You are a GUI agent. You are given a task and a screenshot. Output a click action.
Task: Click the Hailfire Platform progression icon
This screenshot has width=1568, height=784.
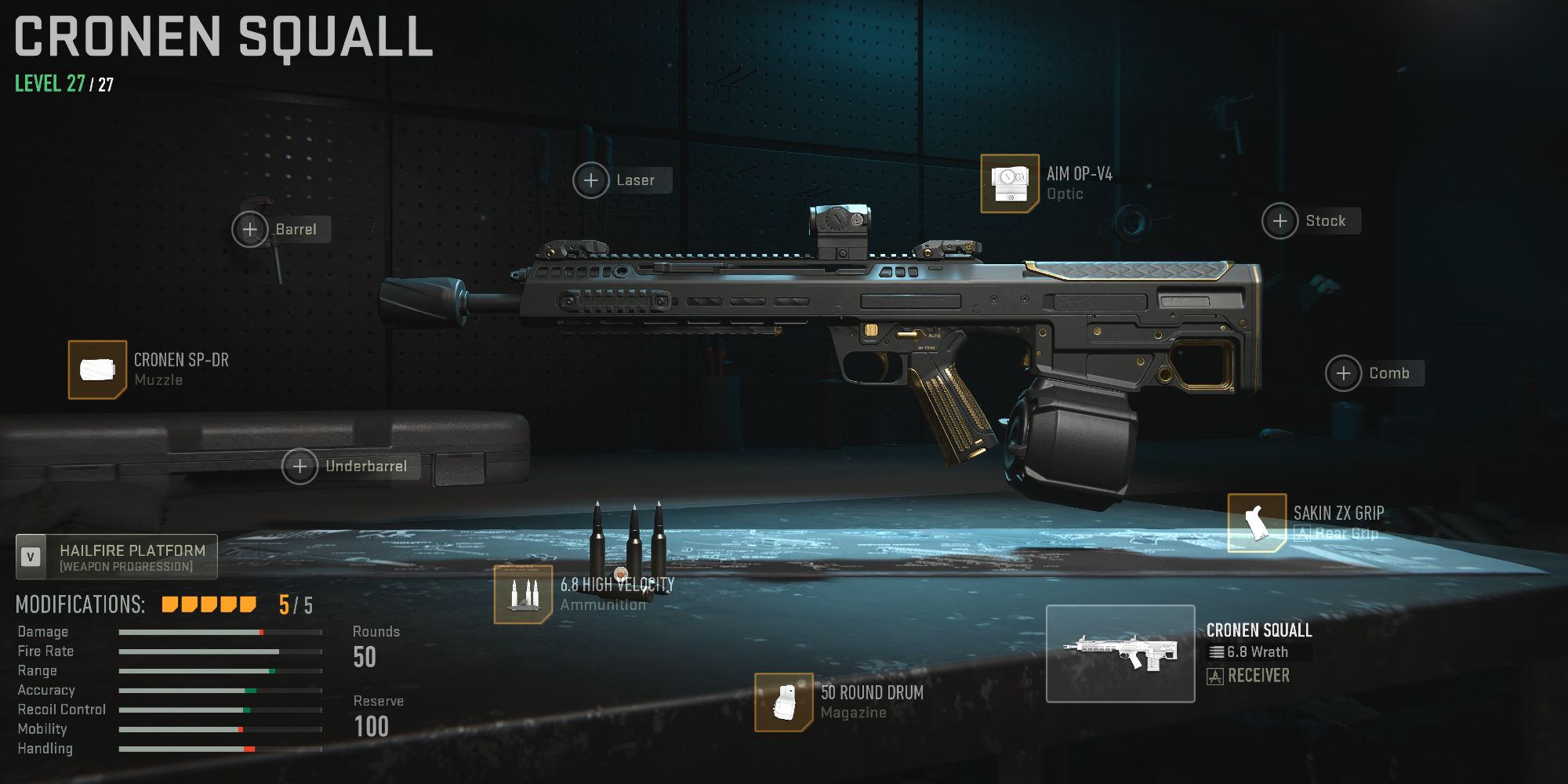point(30,557)
